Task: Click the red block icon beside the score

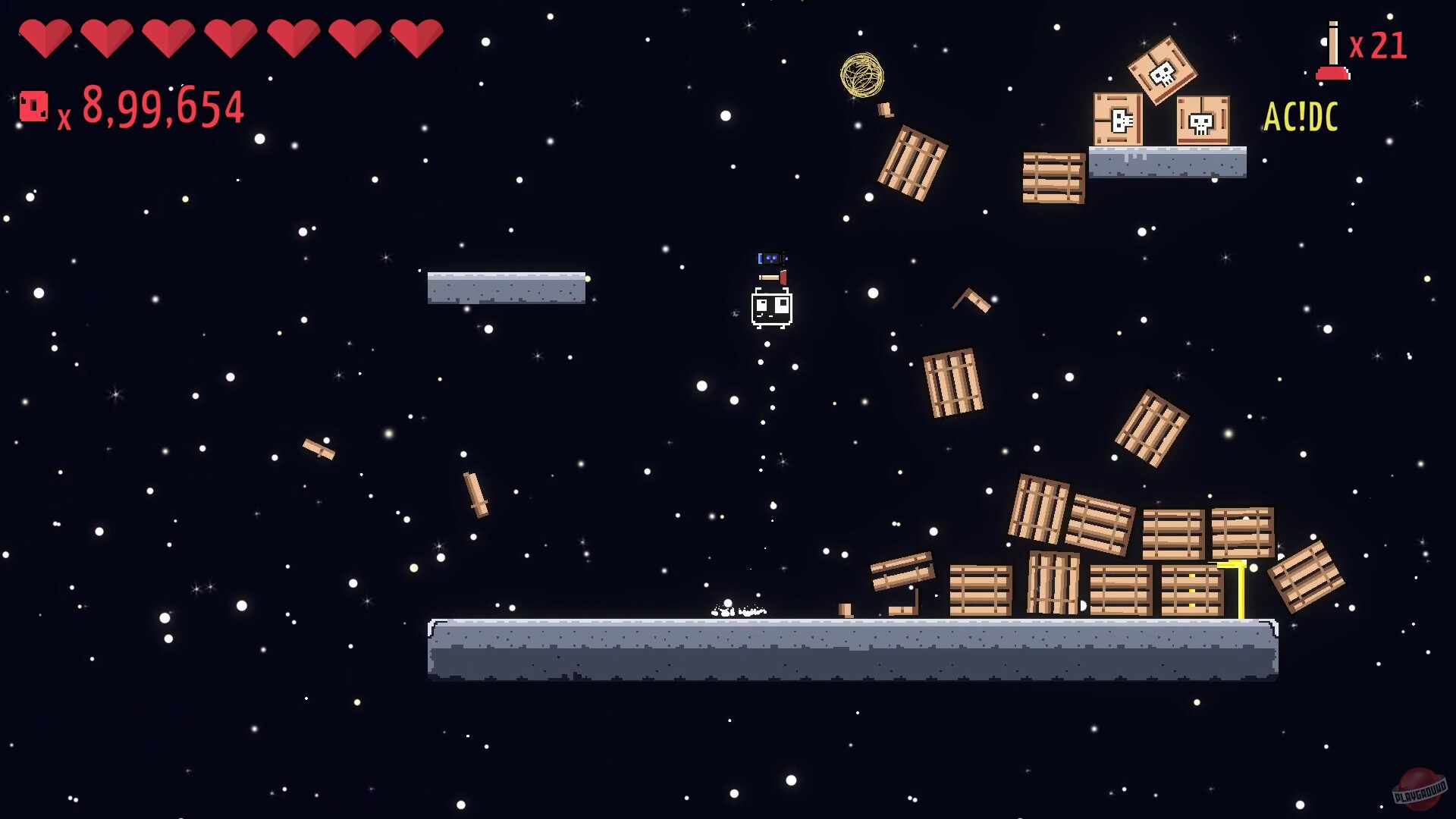Action: [33, 107]
